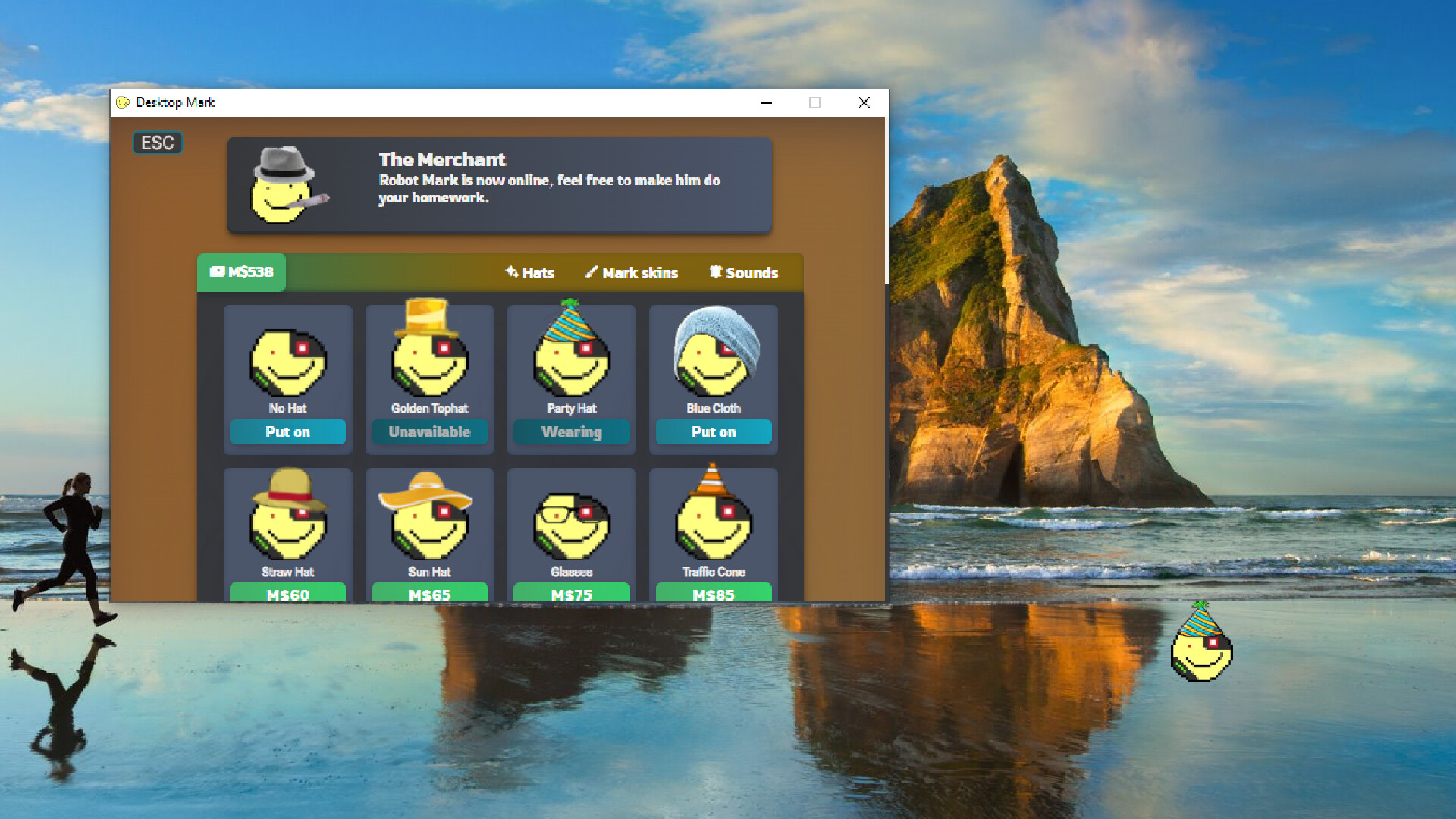The image size is (1456, 819).
Task: Select the Traffic Cone preview image
Action: tap(713, 516)
